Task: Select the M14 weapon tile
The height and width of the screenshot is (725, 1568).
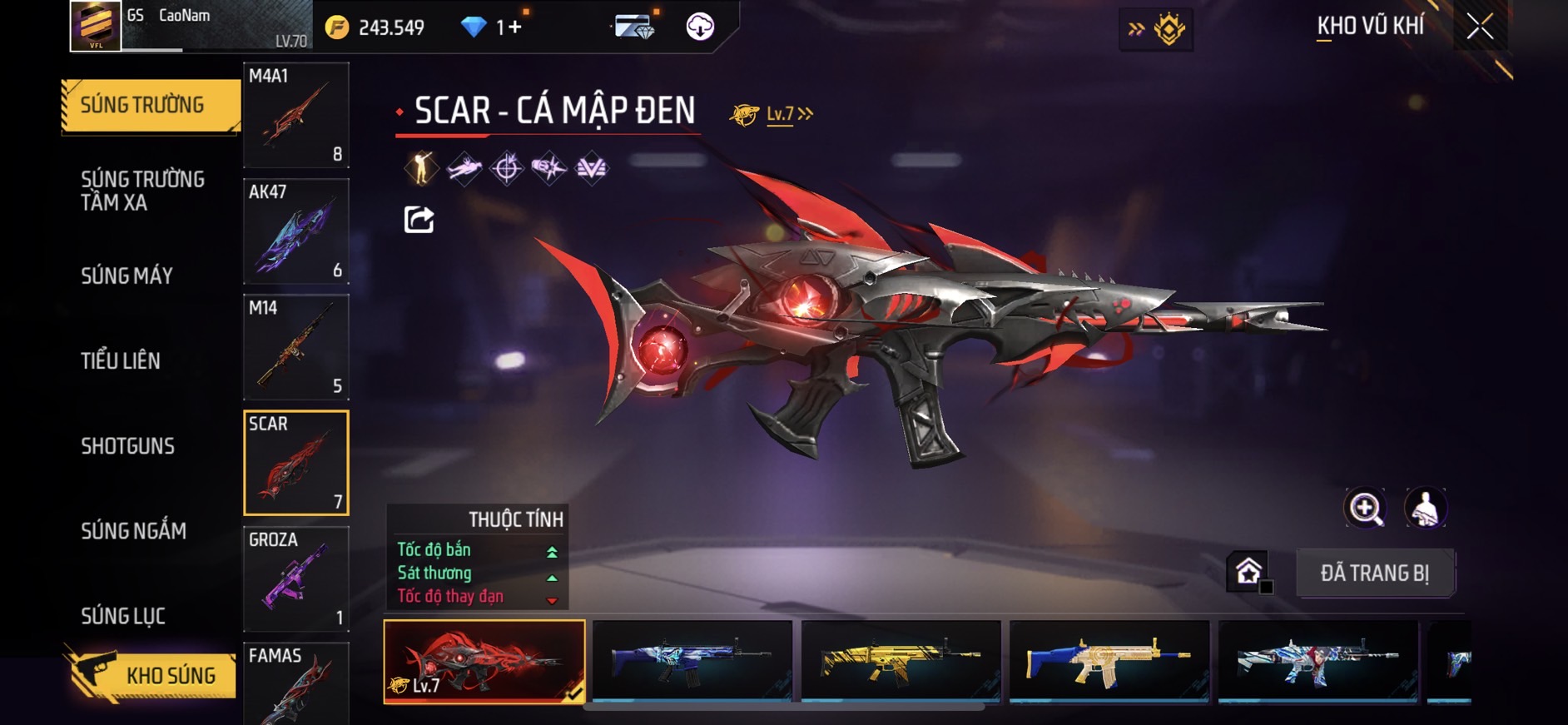Action: [295, 346]
